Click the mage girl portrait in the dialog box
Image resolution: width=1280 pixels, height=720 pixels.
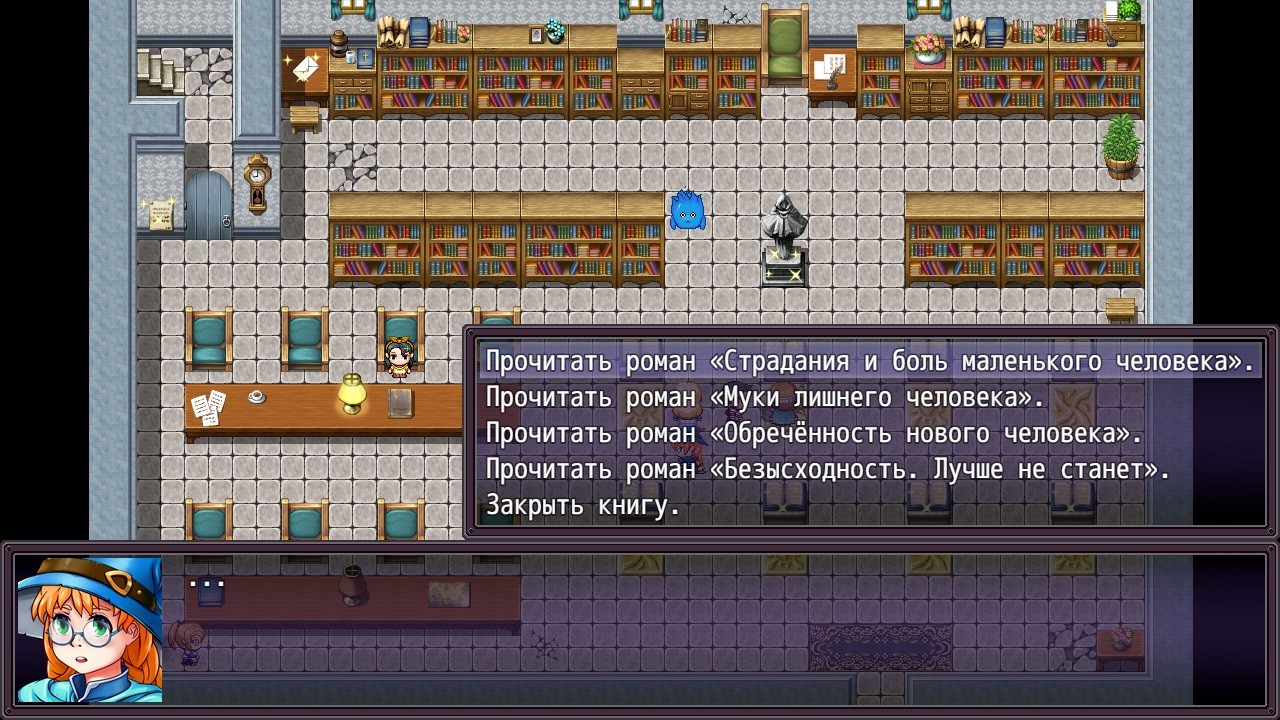coord(90,630)
